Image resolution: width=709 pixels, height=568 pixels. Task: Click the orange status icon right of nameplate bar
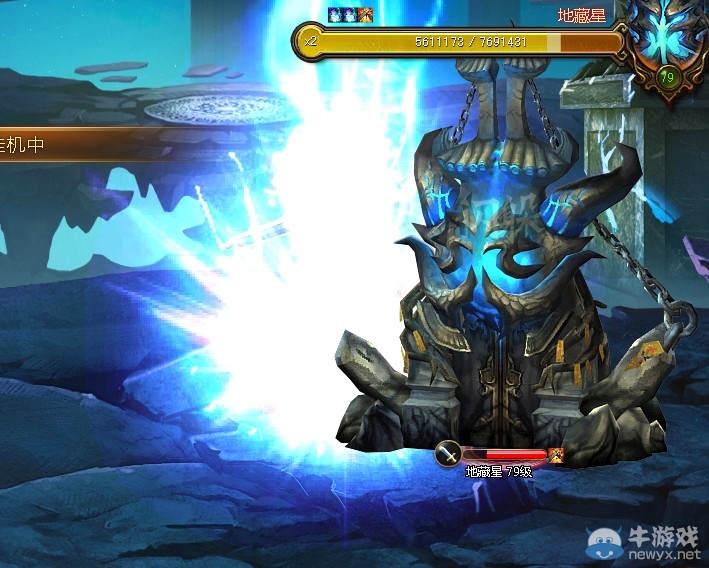(x=556, y=456)
